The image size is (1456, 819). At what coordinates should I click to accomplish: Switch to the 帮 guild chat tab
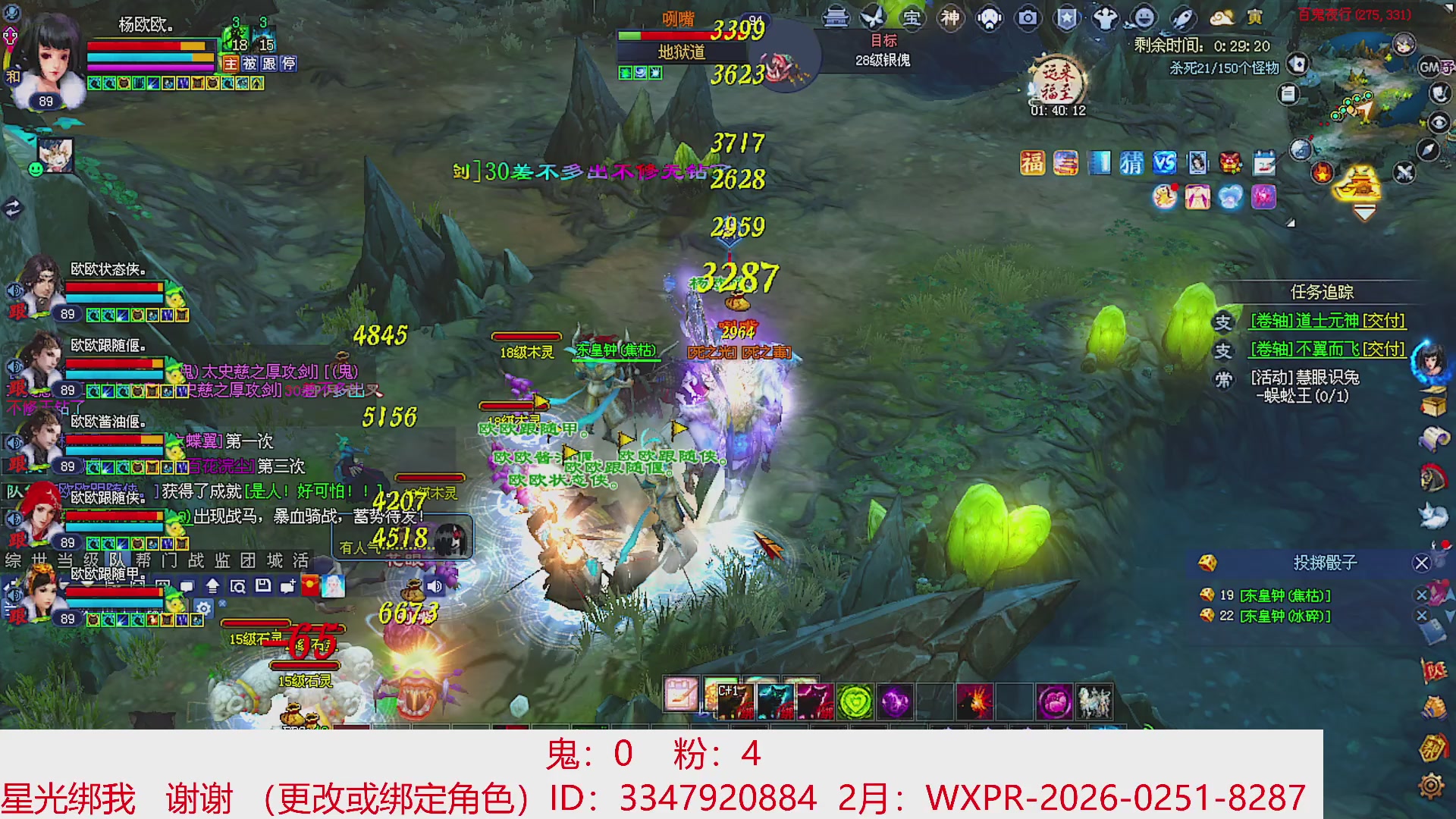point(144,561)
